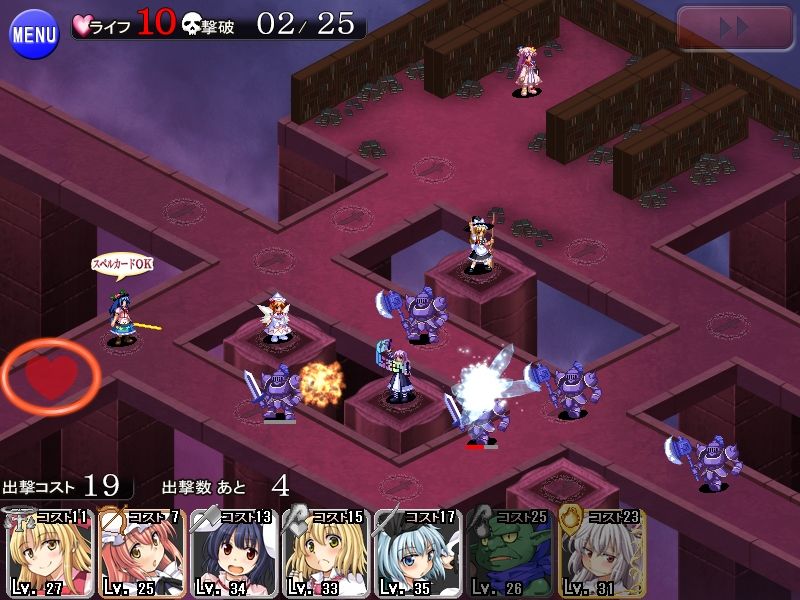Choose the cost 17 silver-haired maid card

(416, 553)
